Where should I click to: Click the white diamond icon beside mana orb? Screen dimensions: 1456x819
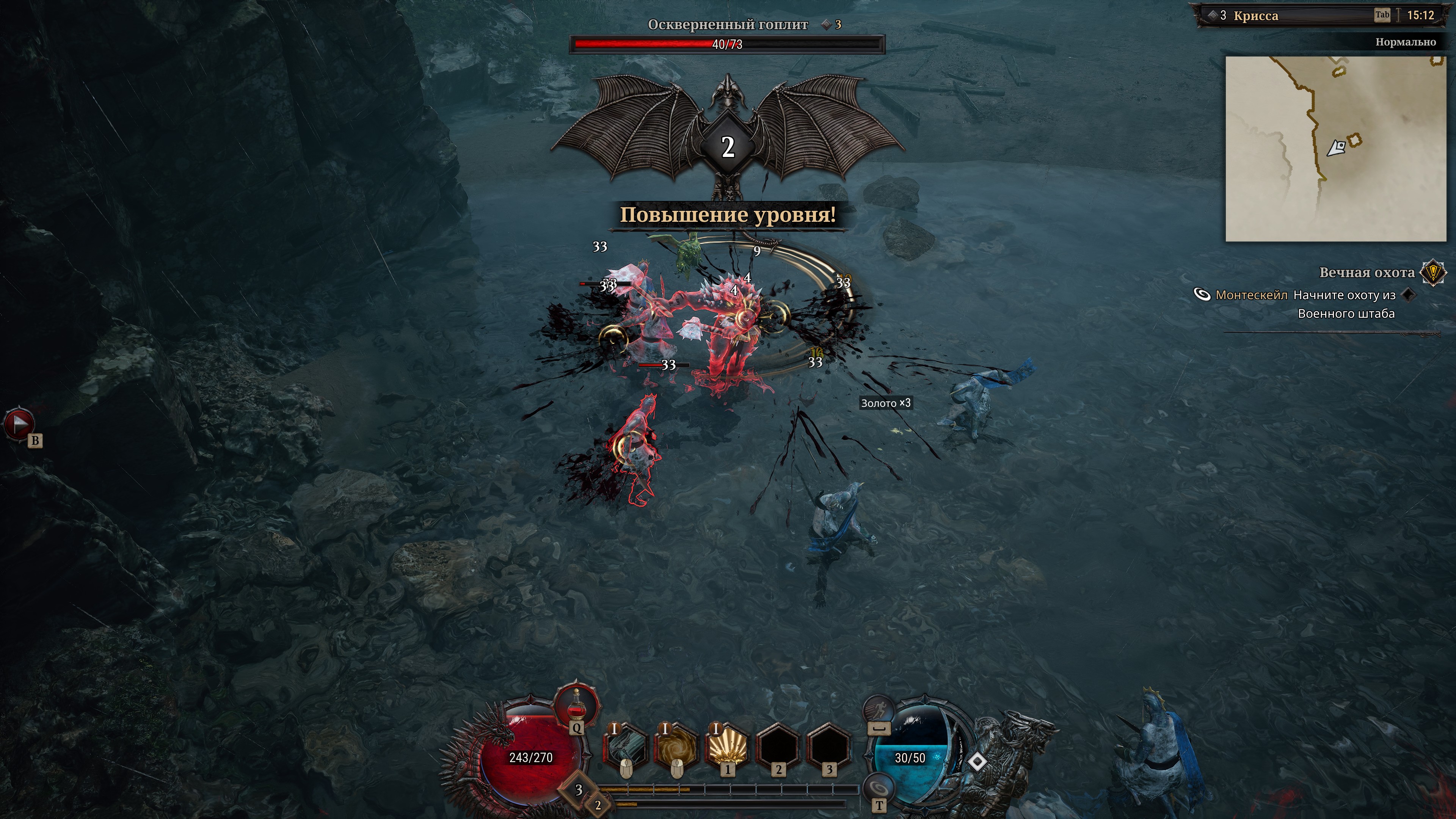(x=977, y=761)
